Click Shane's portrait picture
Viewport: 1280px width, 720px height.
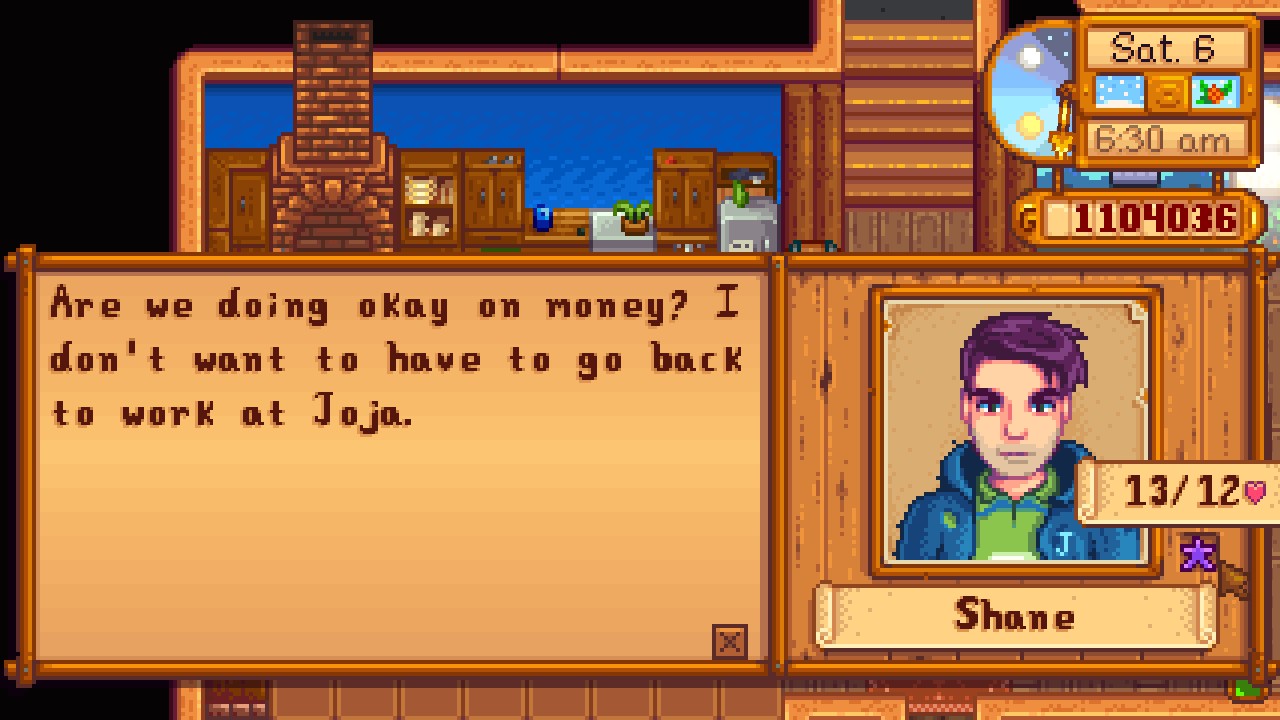[x=1013, y=415]
